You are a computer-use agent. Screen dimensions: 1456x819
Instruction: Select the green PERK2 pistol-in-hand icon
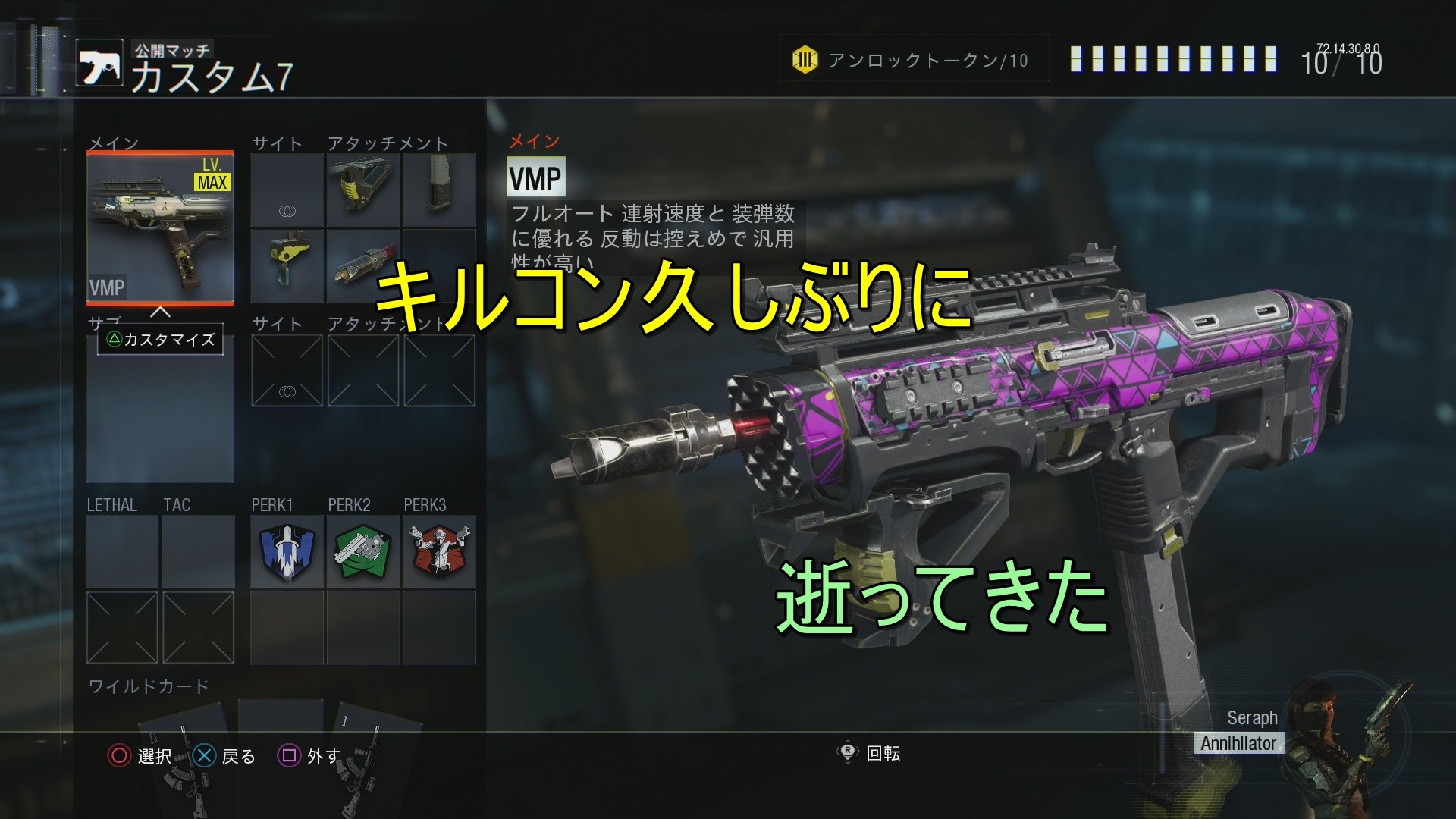tap(363, 551)
